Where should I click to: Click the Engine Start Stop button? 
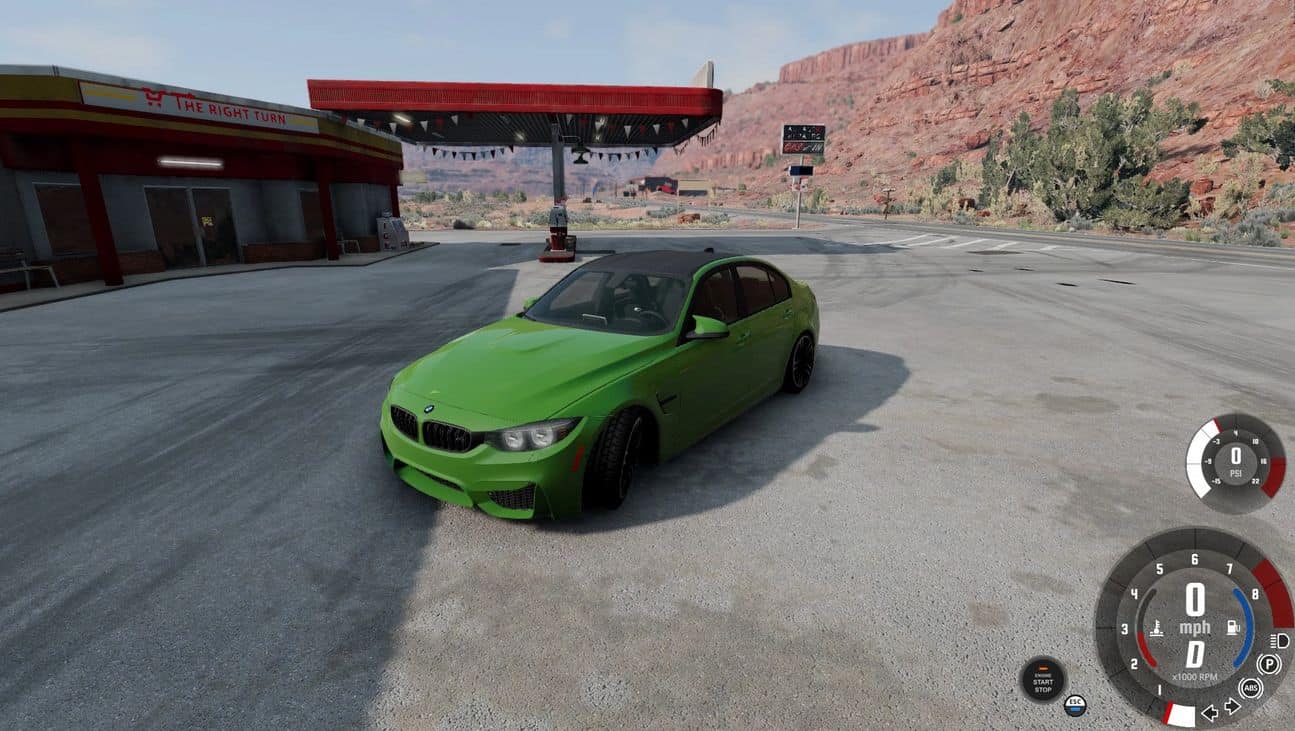click(x=1043, y=679)
